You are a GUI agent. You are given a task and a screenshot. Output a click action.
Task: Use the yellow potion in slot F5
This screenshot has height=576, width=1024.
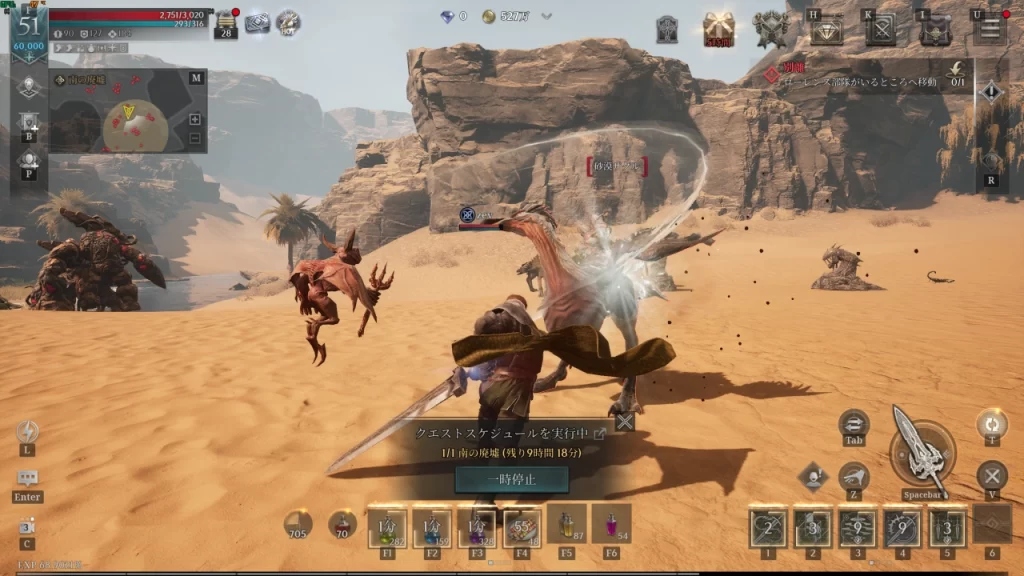(566, 524)
